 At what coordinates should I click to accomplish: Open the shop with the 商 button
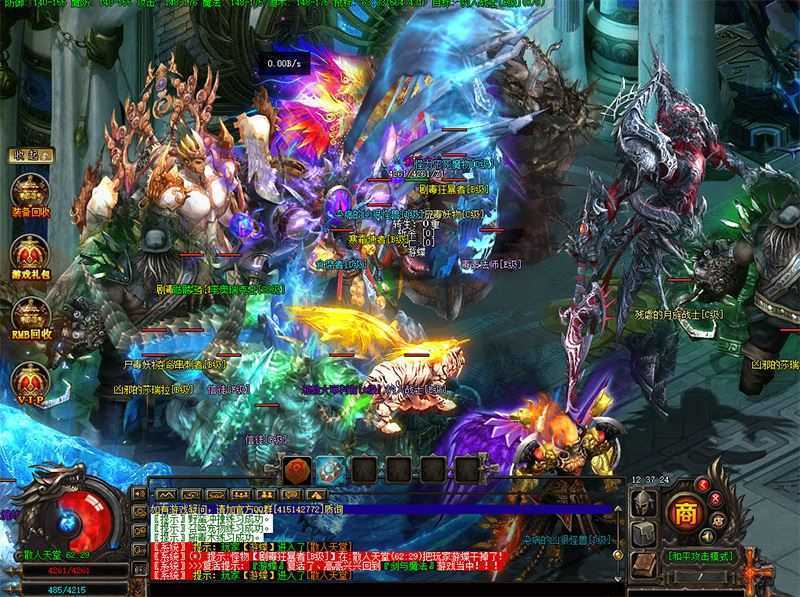(x=685, y=513)
